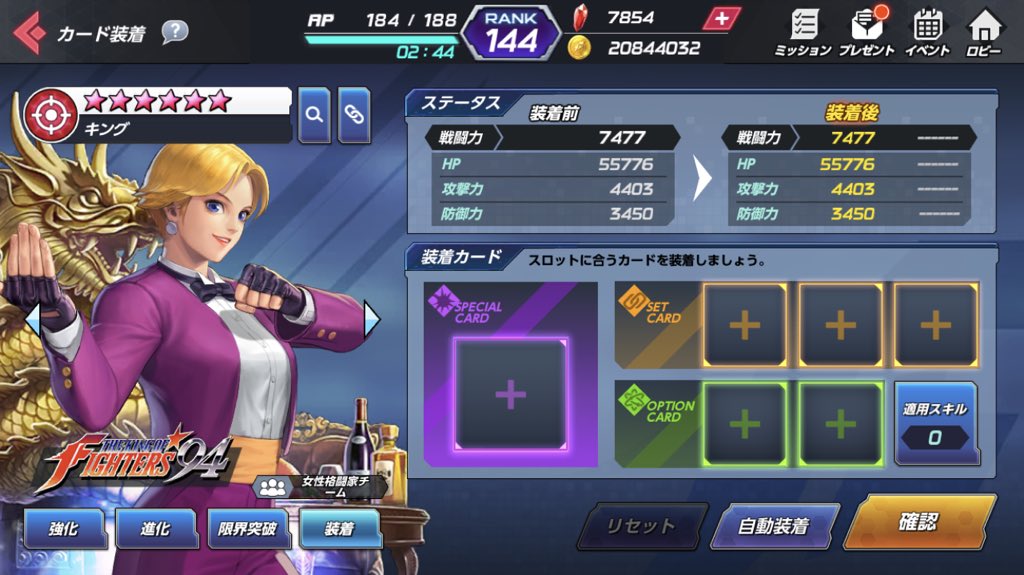Open the 強化 enhance tab
1024x575 pixels.
[x=64, y=528]
